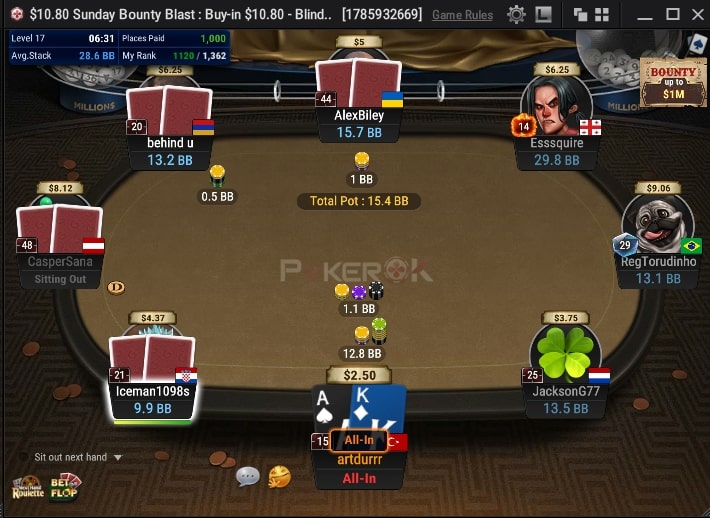Click the tile tables grid icon

(603, 15)
